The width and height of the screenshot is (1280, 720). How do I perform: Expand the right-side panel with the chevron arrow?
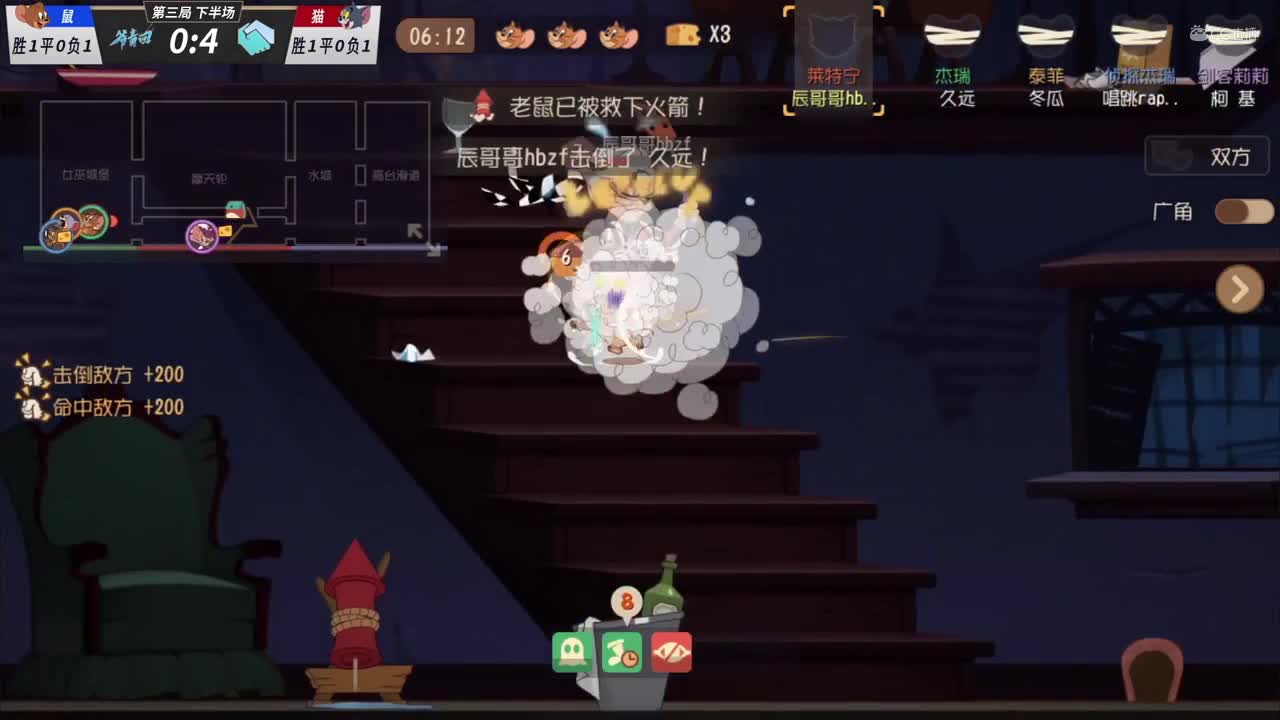[x=1240, y=289]
